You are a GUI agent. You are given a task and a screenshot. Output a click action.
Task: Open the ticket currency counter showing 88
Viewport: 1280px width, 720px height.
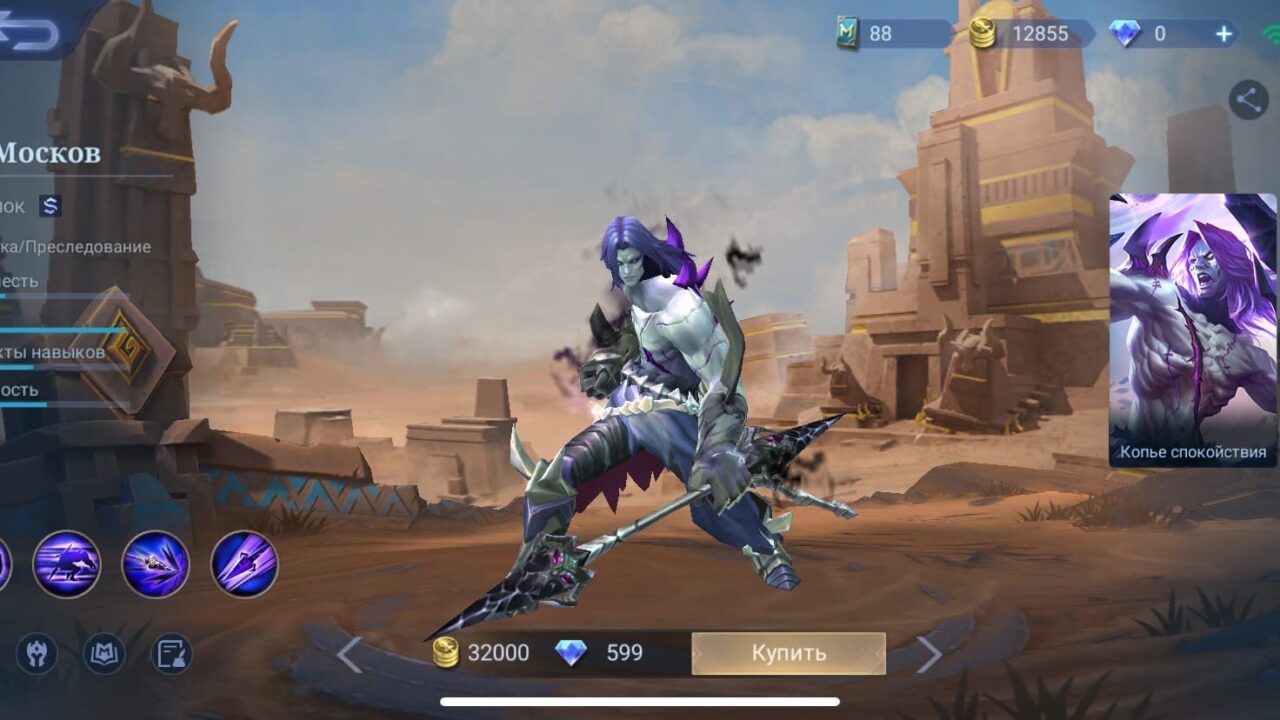(868, 34)
